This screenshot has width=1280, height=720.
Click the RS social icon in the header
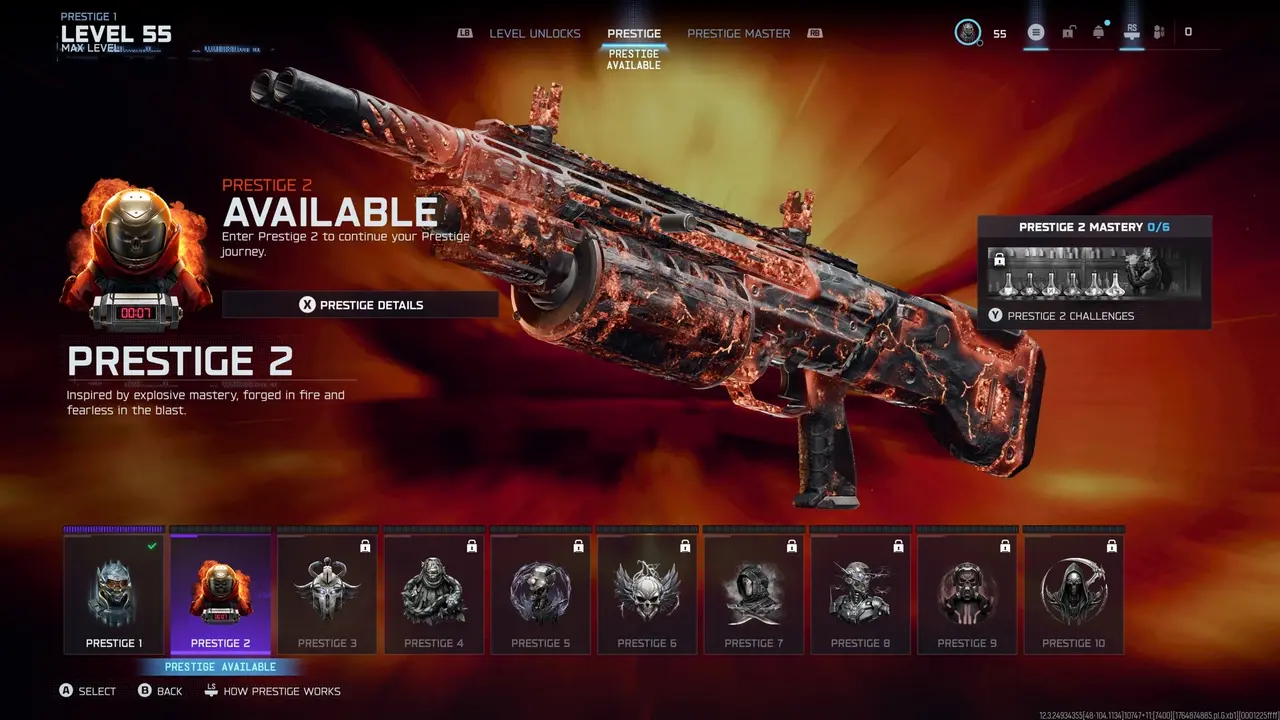click(1131, 31)
